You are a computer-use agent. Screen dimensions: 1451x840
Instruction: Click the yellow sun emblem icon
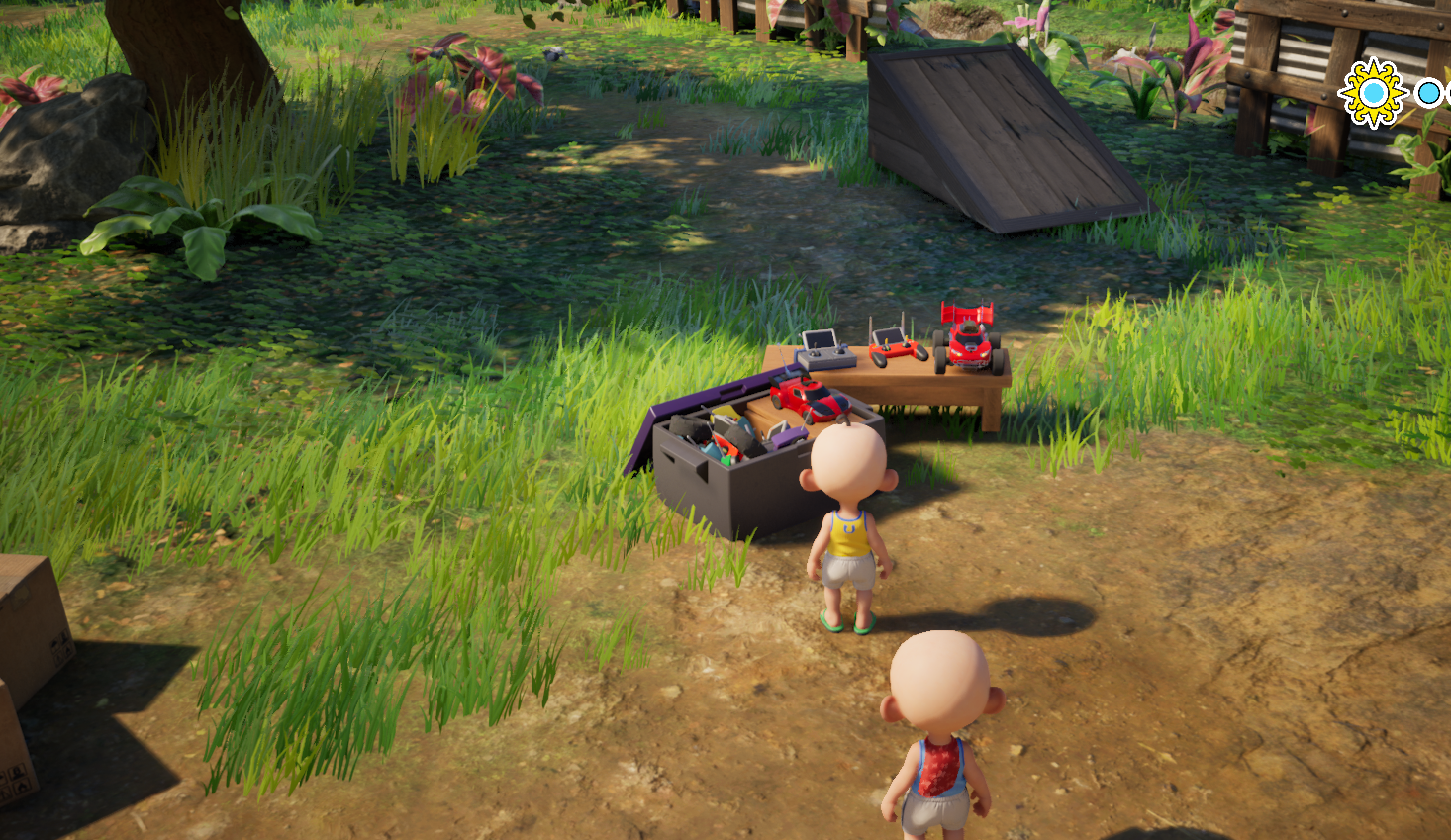[1373, 93]
